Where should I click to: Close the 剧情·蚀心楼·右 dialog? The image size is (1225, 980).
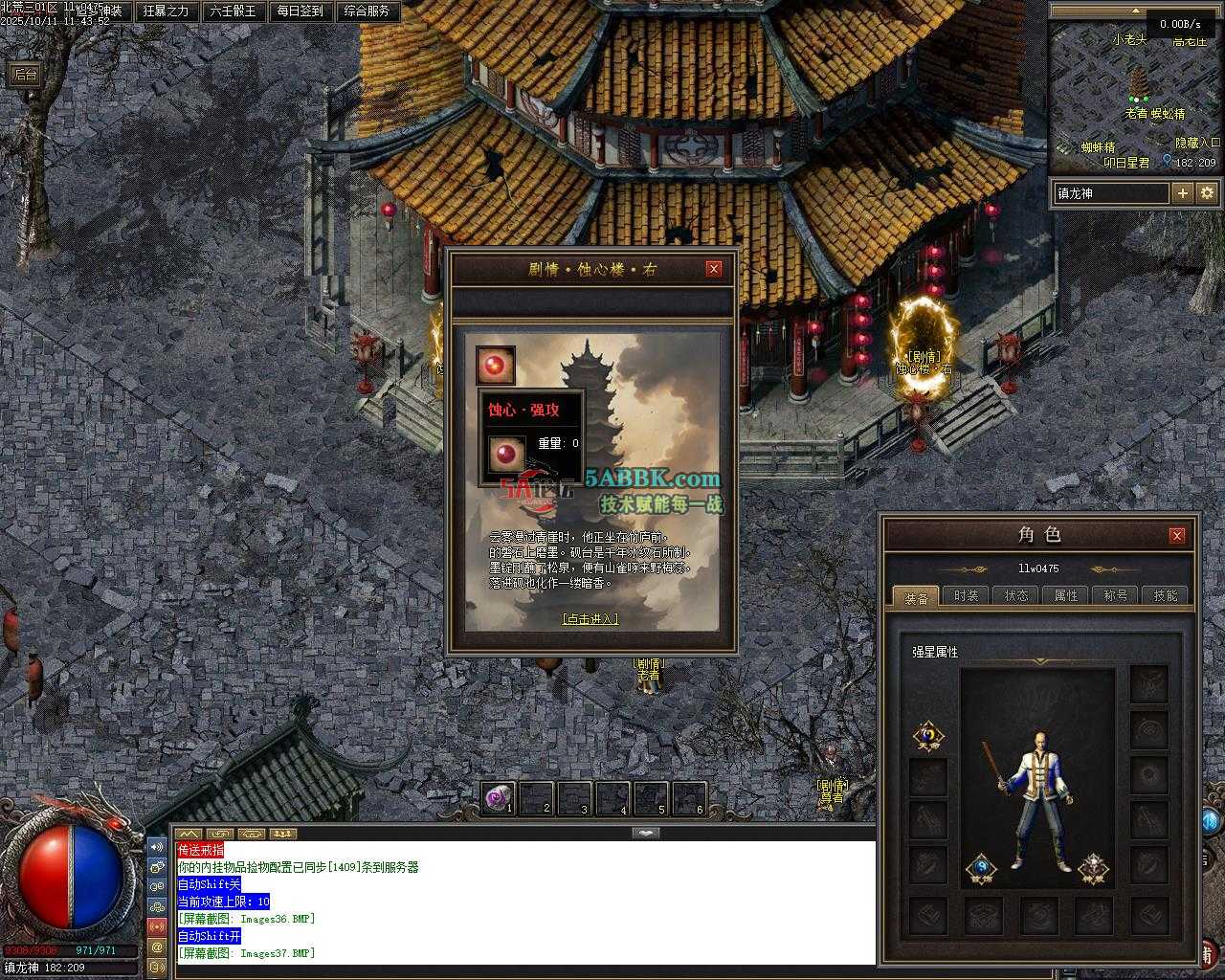pyautogui.click(x=713, y=269)
